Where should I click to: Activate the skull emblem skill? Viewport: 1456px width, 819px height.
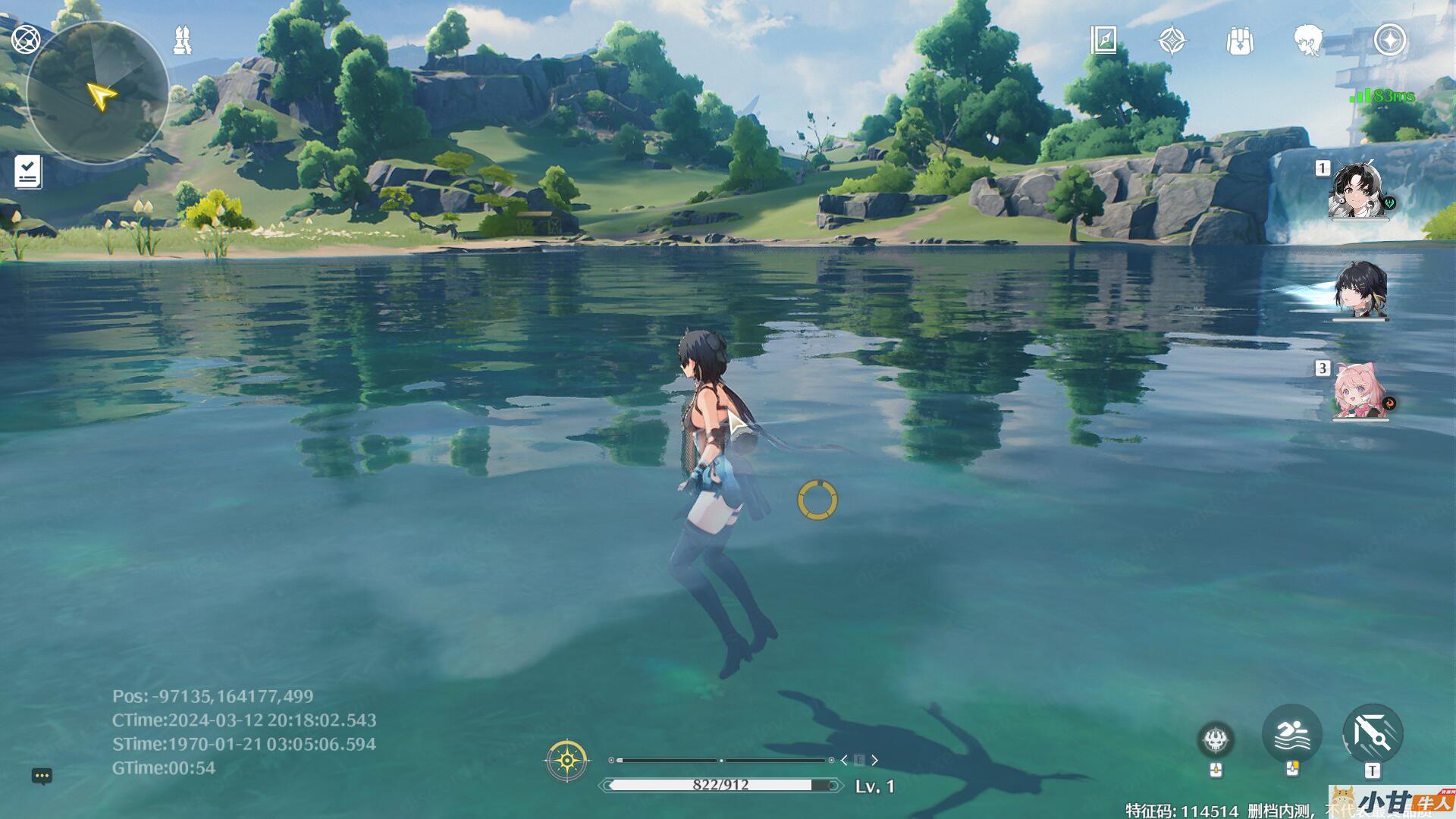[1216, 739]
